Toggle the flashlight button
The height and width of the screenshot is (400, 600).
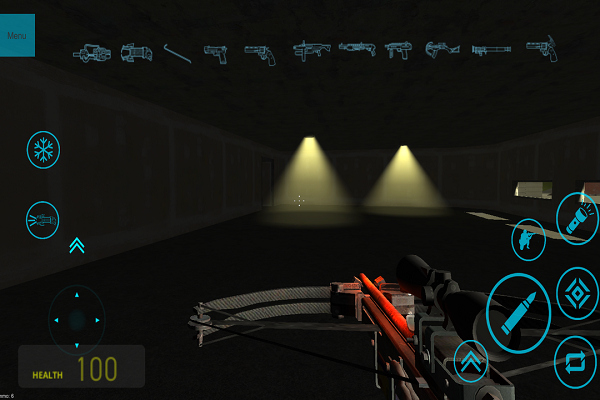coord(577,219)
